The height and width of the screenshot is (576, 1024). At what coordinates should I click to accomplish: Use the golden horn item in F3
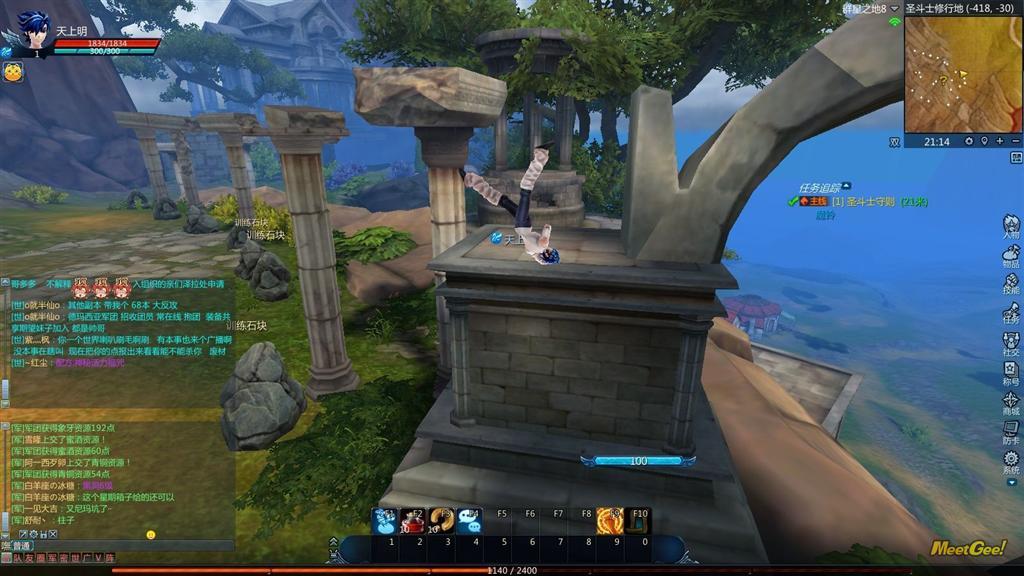(441, 521)
